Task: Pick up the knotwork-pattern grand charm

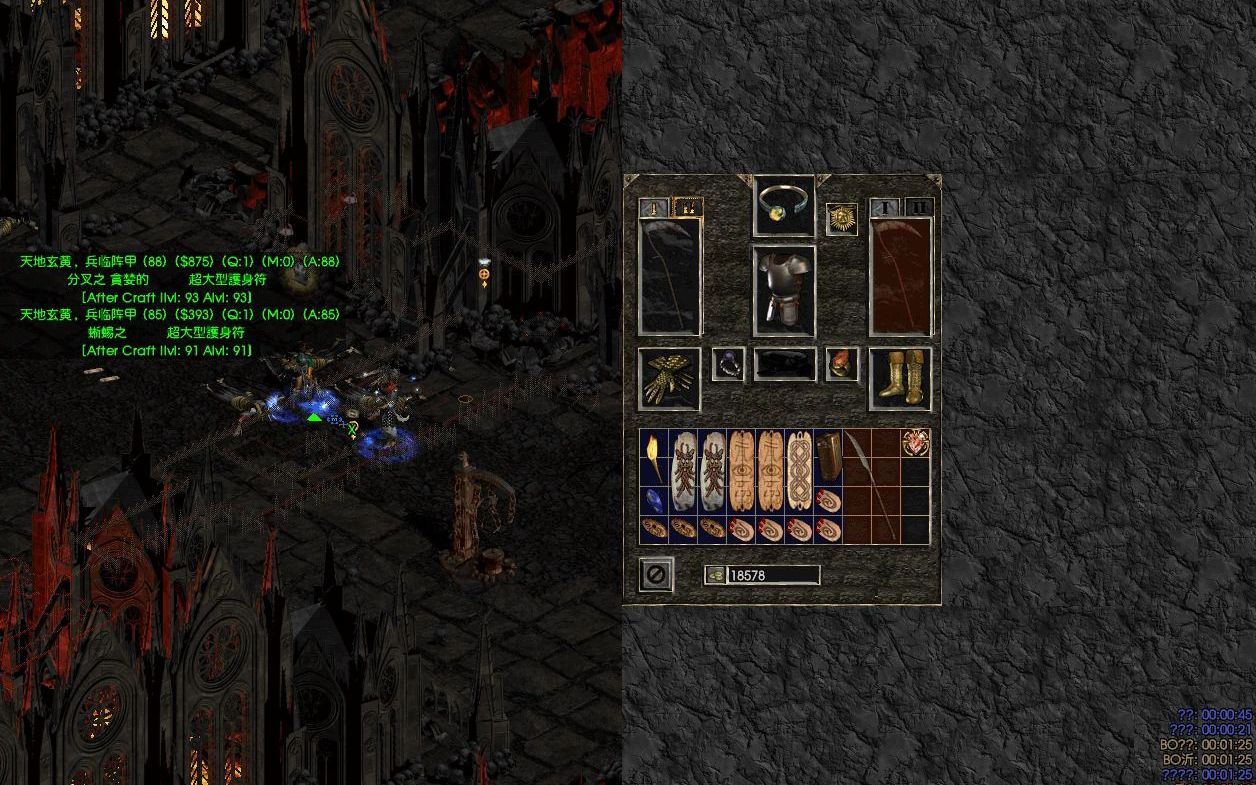Action: click(799, 472)
